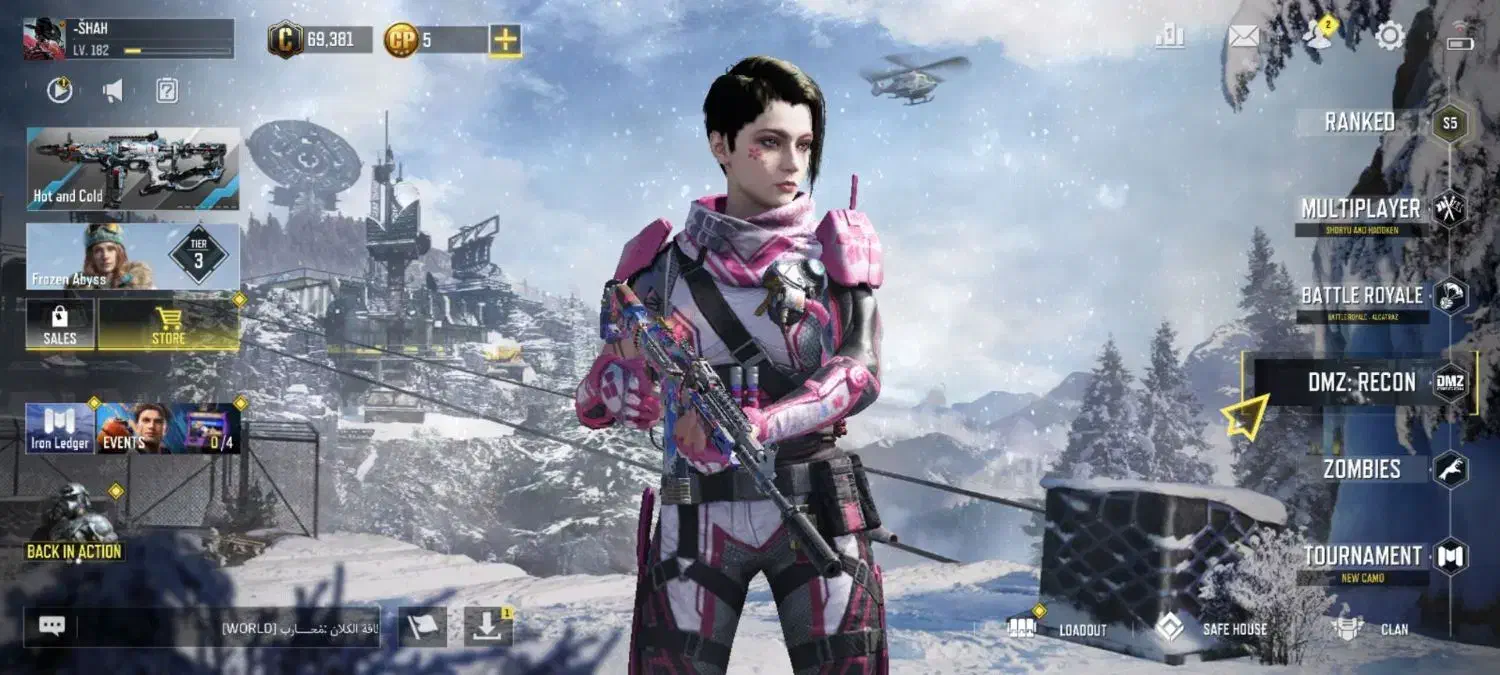Screen dimensions: 1500x675
Task: Open the Sales offers
Action: pyautogui.click(x=60, y=325)
